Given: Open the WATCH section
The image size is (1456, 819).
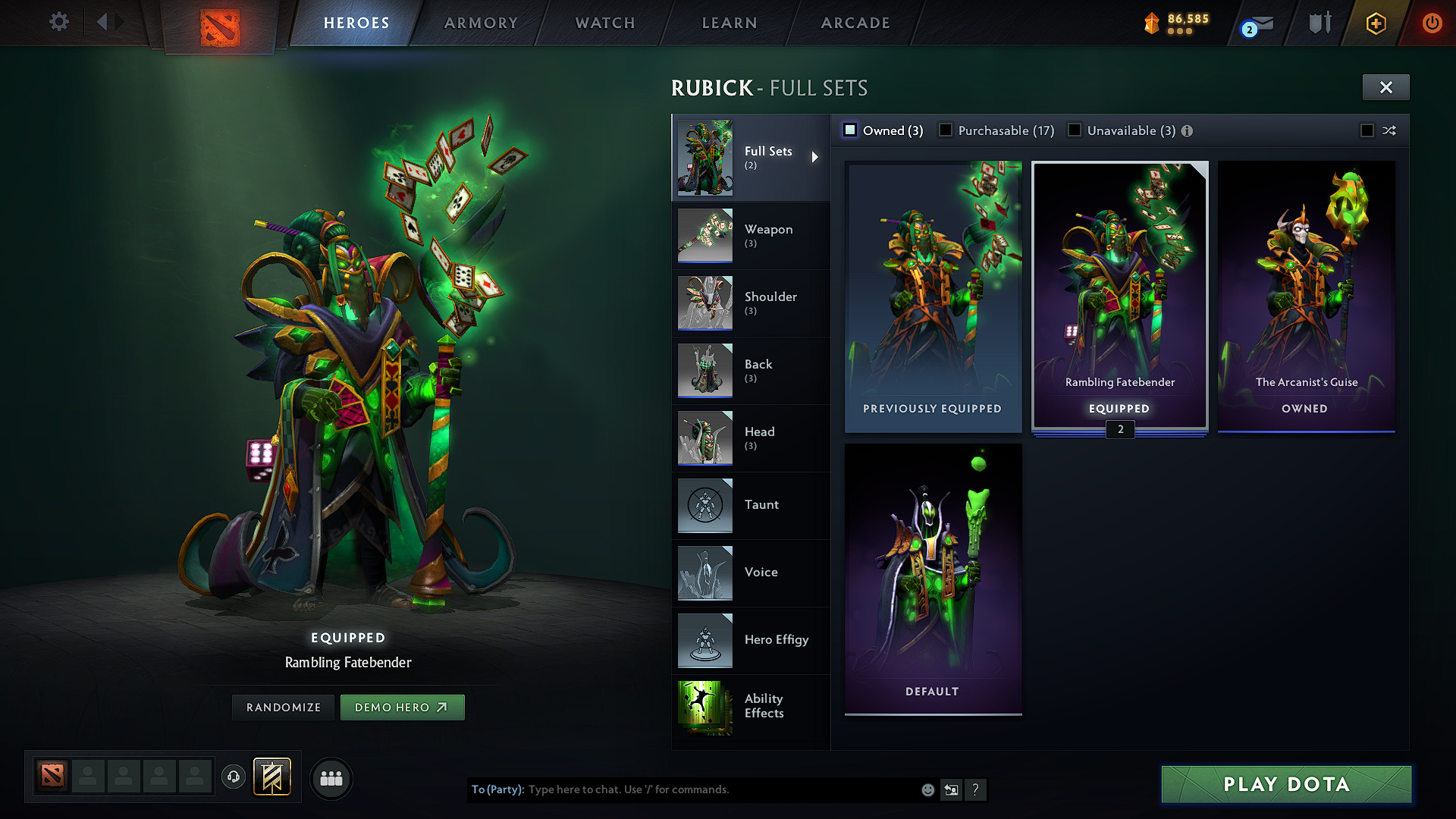Looking at the screenshot, I should [x=603, y=23].
